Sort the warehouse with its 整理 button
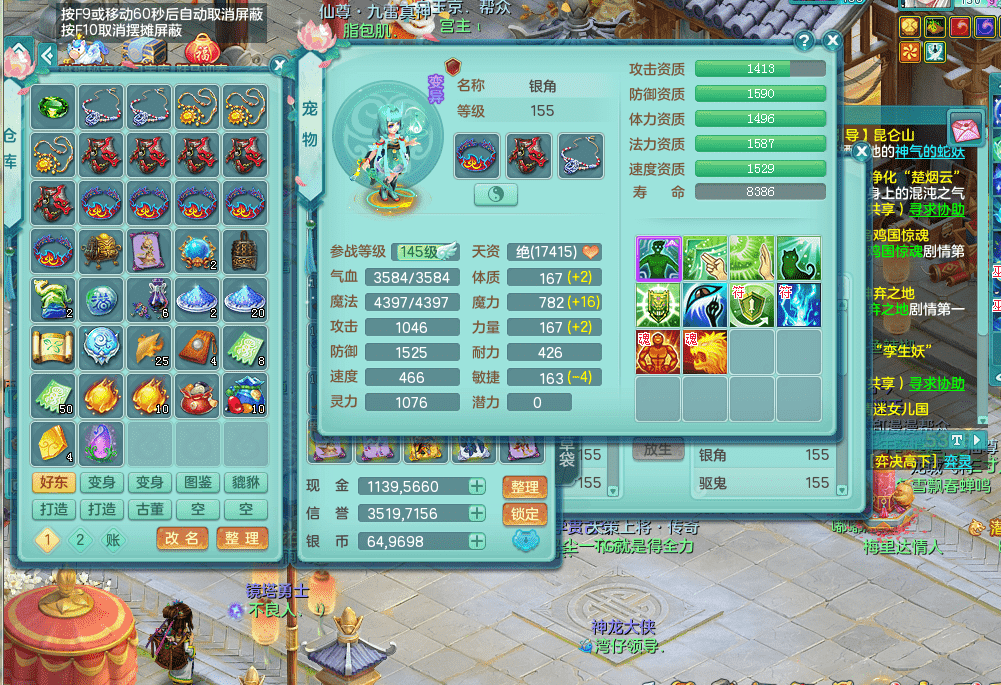The width and height of the screenshot is (1001, 685). click(x=241, y=538)
